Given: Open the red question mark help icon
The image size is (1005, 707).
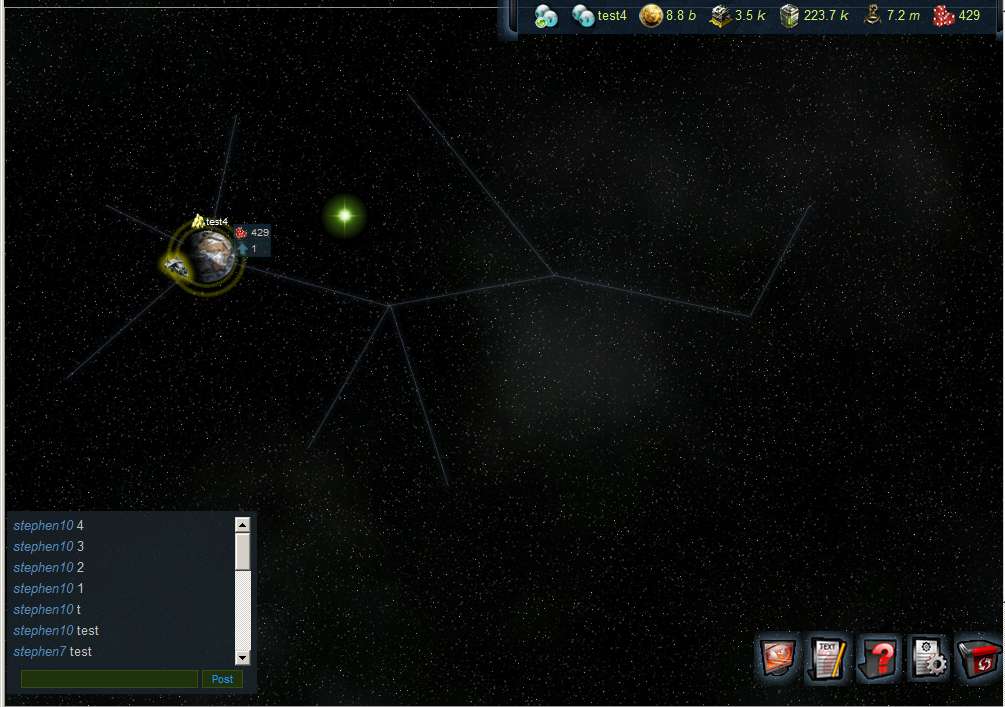Looking at the screenshot, I should [x=879, y=659].
